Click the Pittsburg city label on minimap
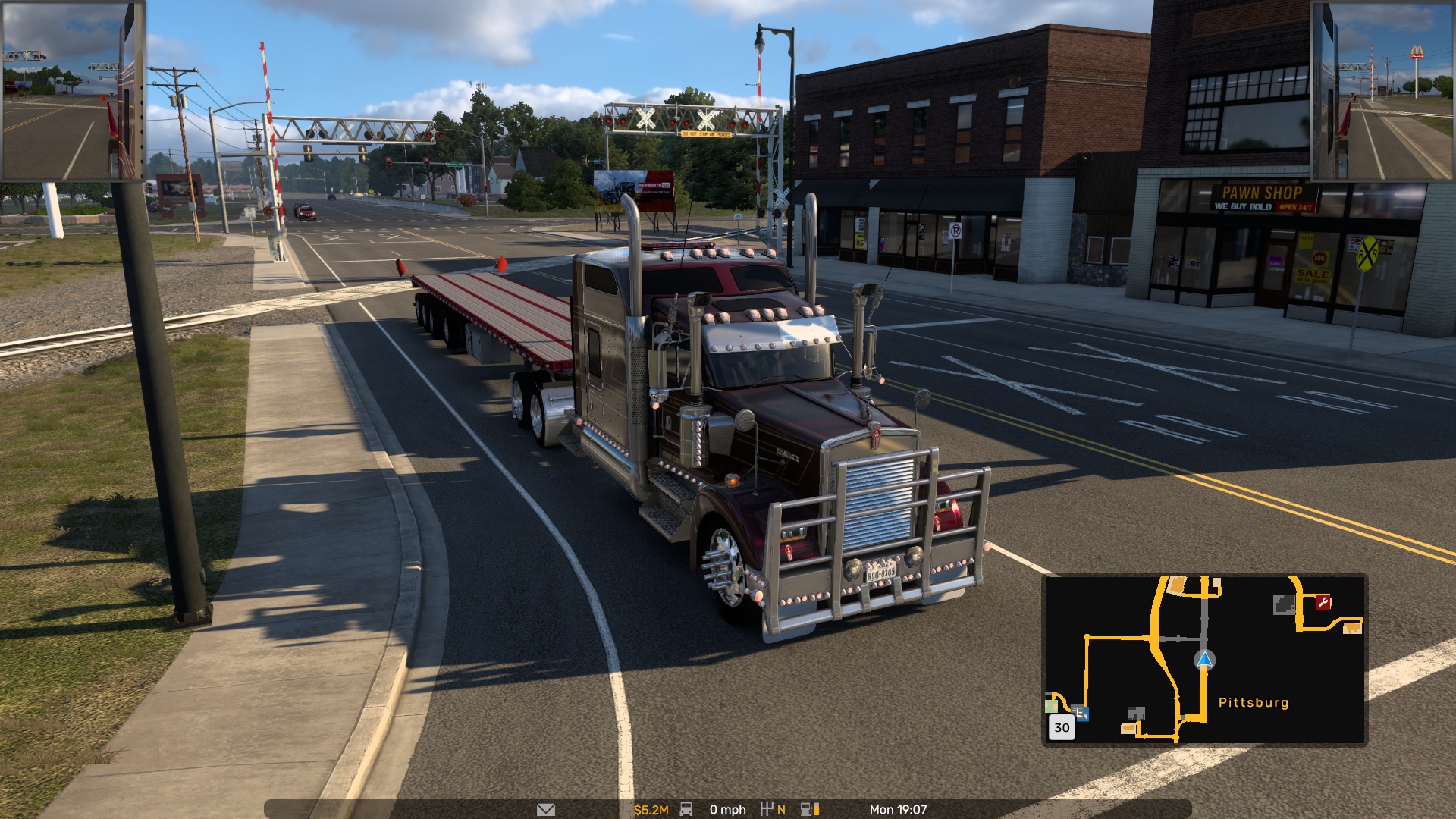Screen dimensions: 1456x819 tap(1253, 702)
